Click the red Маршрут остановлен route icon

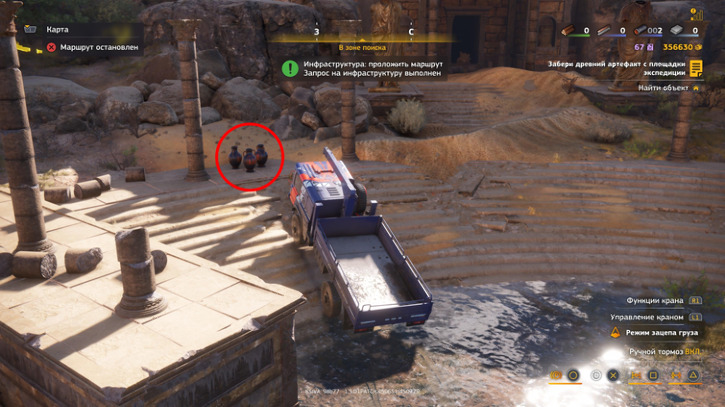51,47
